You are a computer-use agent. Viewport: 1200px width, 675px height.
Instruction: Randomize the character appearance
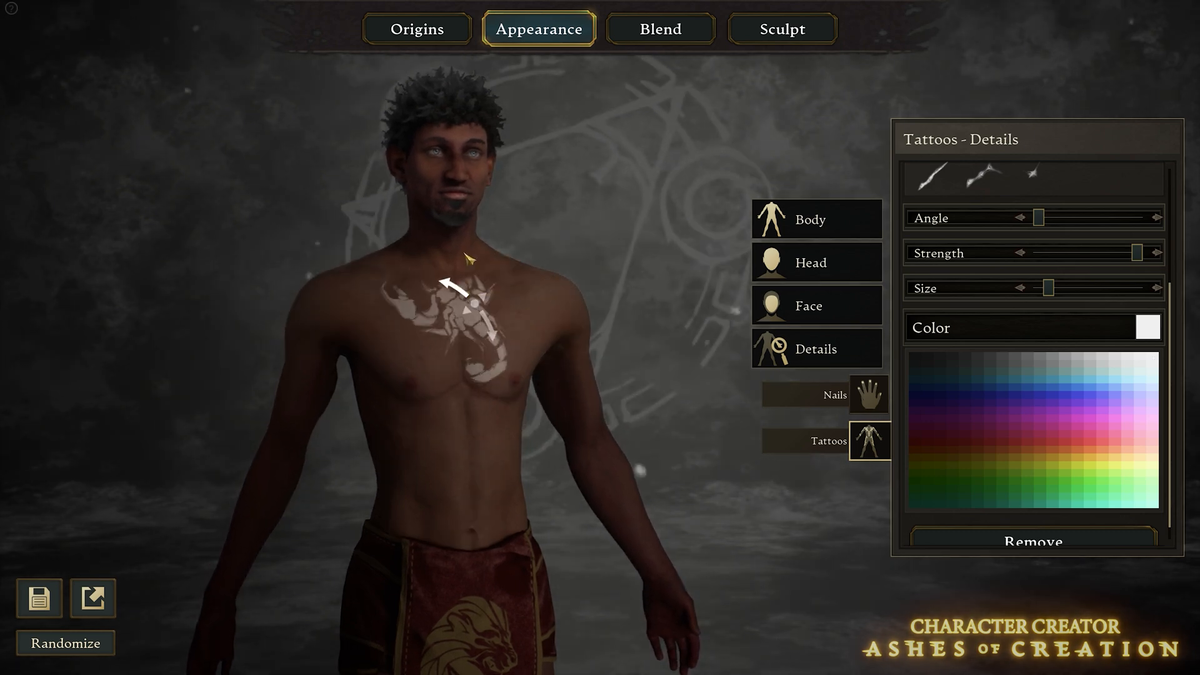tap(66, 643)
